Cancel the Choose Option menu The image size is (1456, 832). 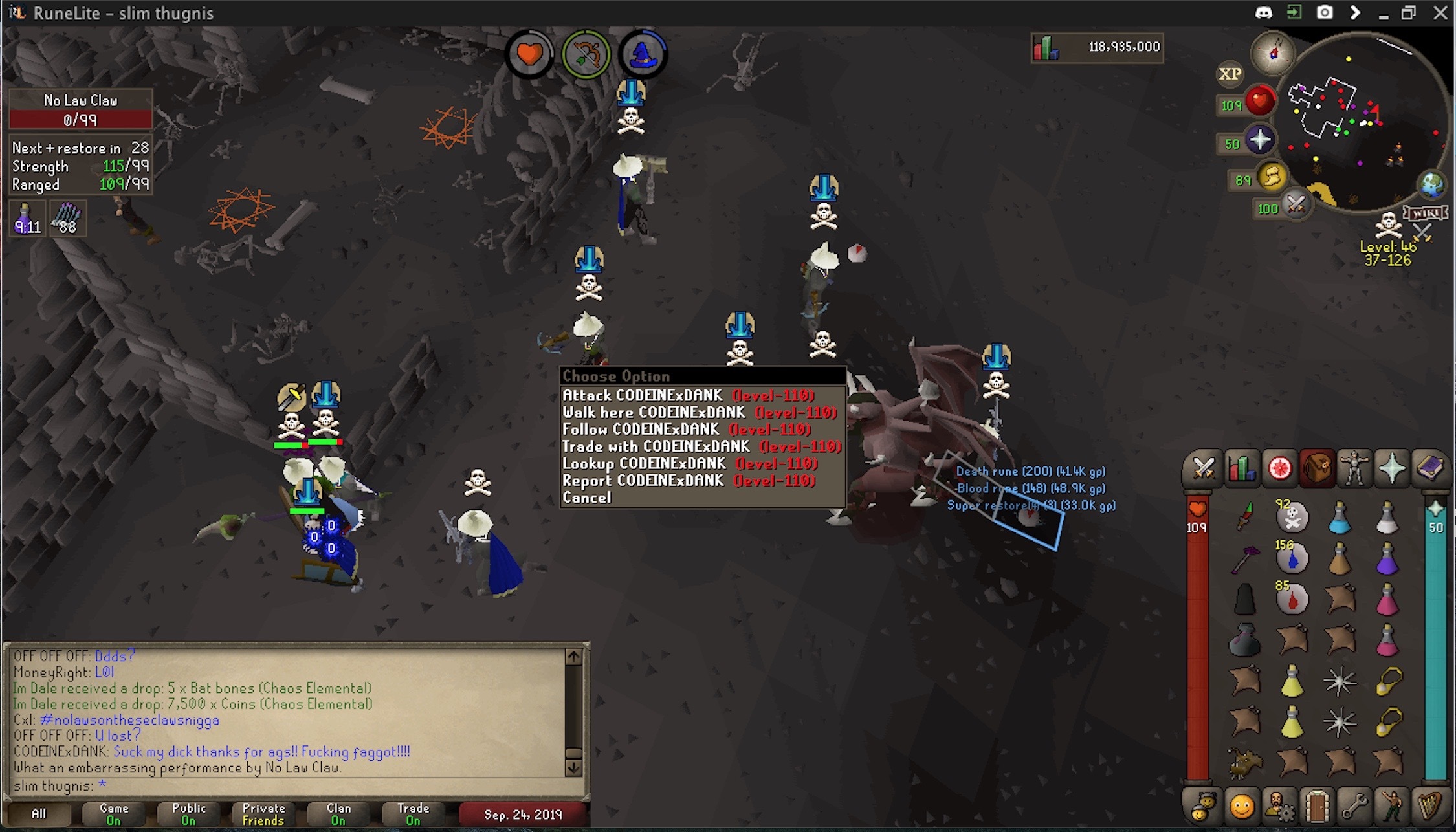click(586, 498)
